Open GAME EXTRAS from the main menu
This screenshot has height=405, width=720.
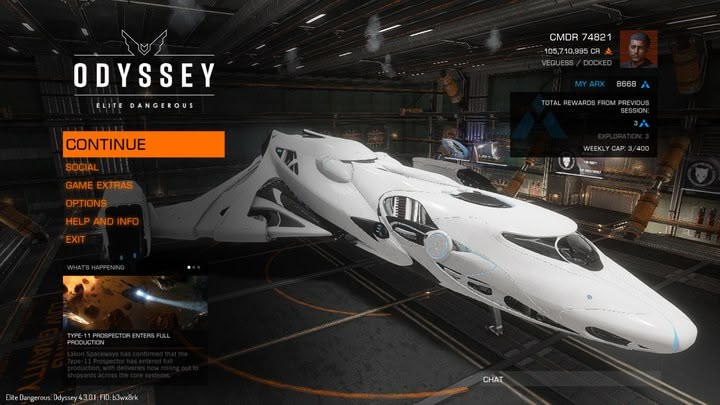99,185
